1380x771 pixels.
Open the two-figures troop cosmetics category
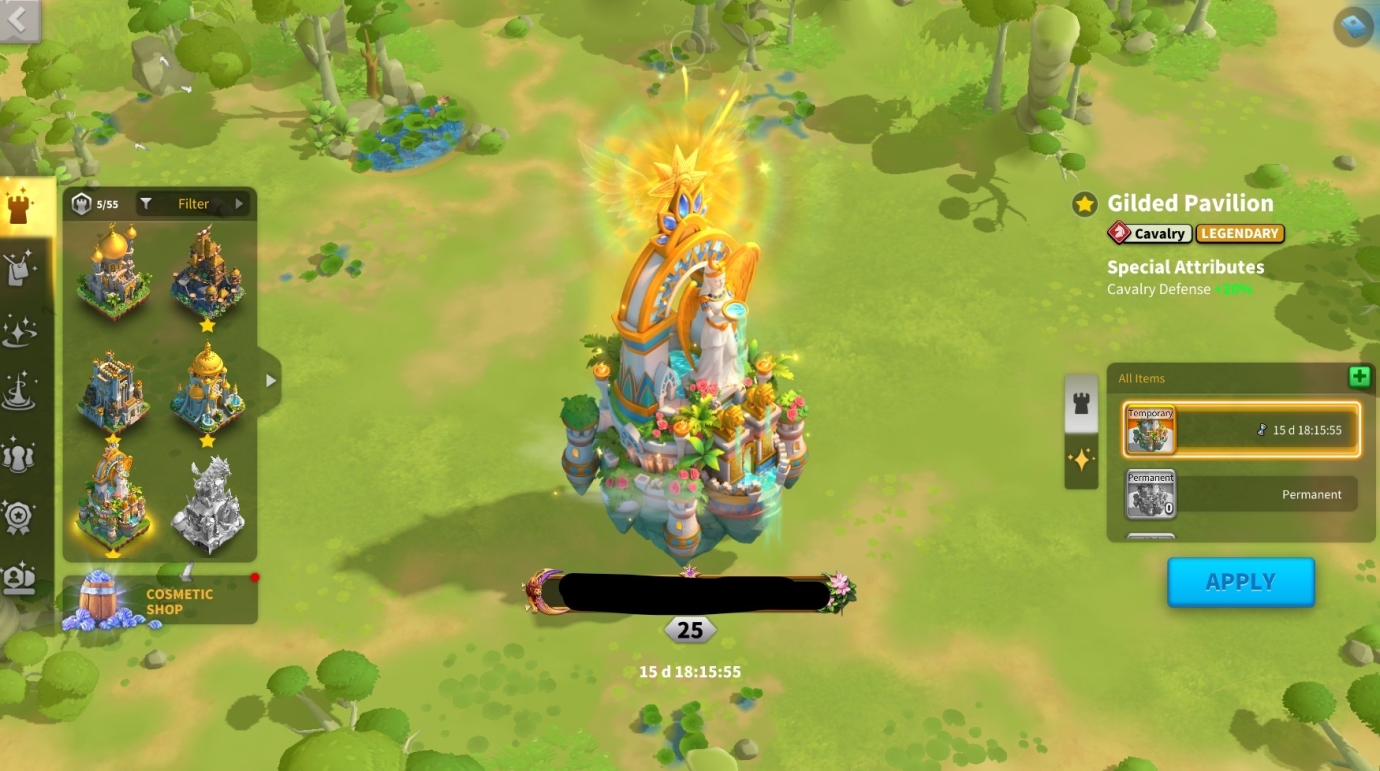coord(20,455)
